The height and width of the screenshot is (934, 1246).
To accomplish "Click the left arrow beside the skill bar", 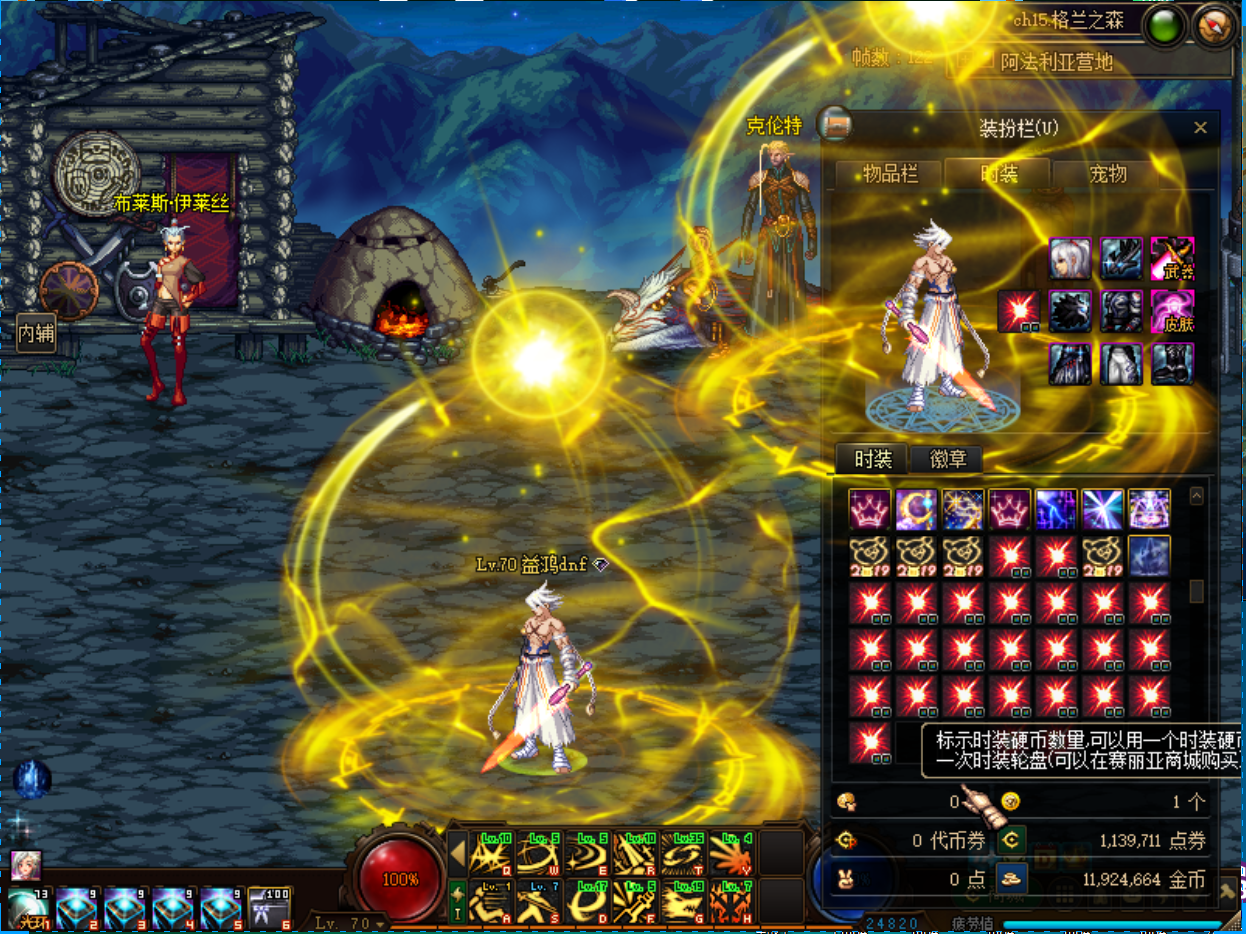I will 457,854.
